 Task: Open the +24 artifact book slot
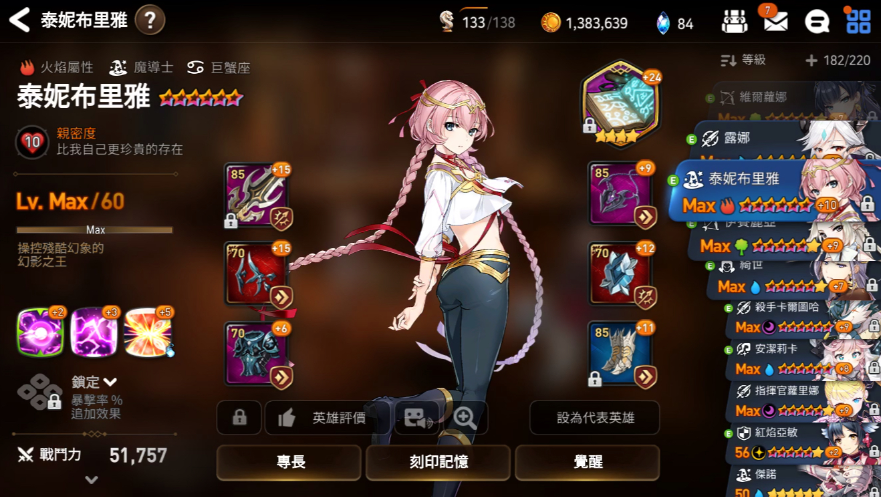tap(620, 105)
